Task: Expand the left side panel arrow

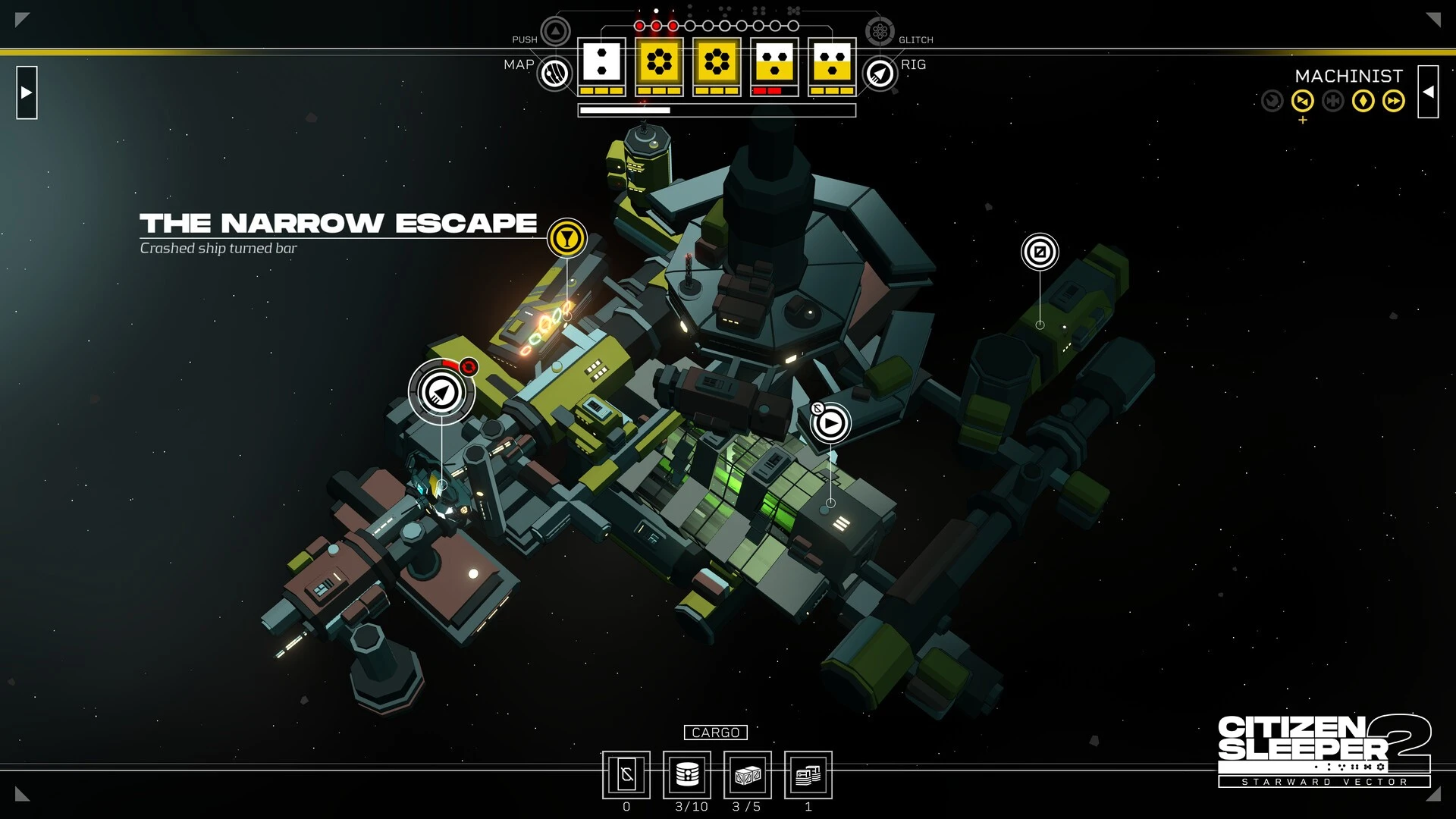Action: (x=27, y=93)
